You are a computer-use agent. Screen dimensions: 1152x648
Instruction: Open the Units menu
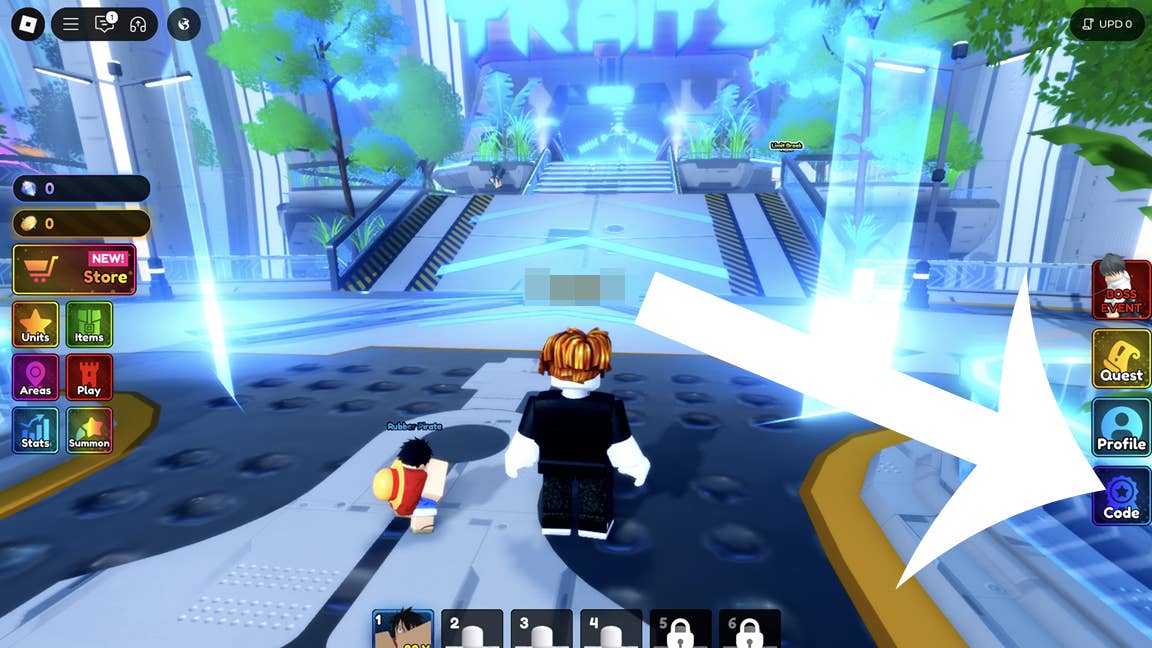click(x=36, y=325)
